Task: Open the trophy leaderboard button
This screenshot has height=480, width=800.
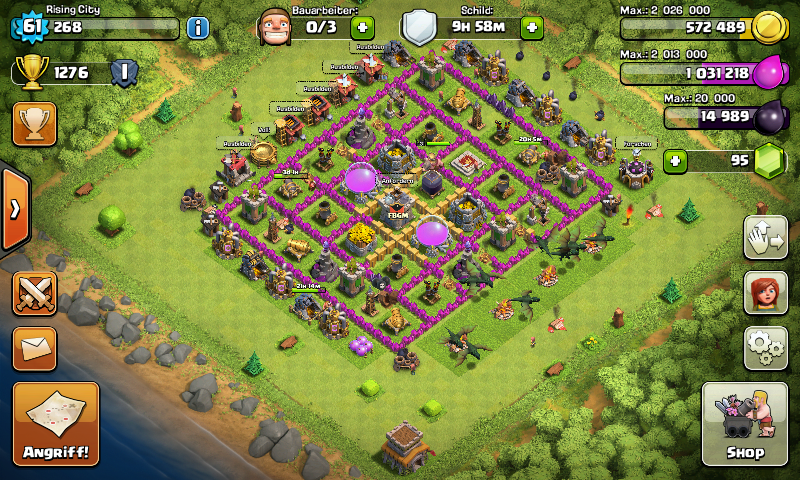Action: click(x=34, y=124)
